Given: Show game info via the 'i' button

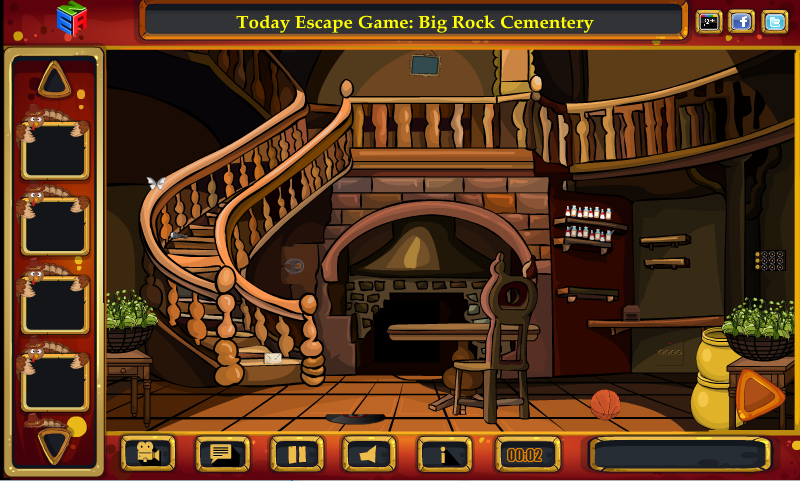Looking at the screenshot, I should [444, 455].
